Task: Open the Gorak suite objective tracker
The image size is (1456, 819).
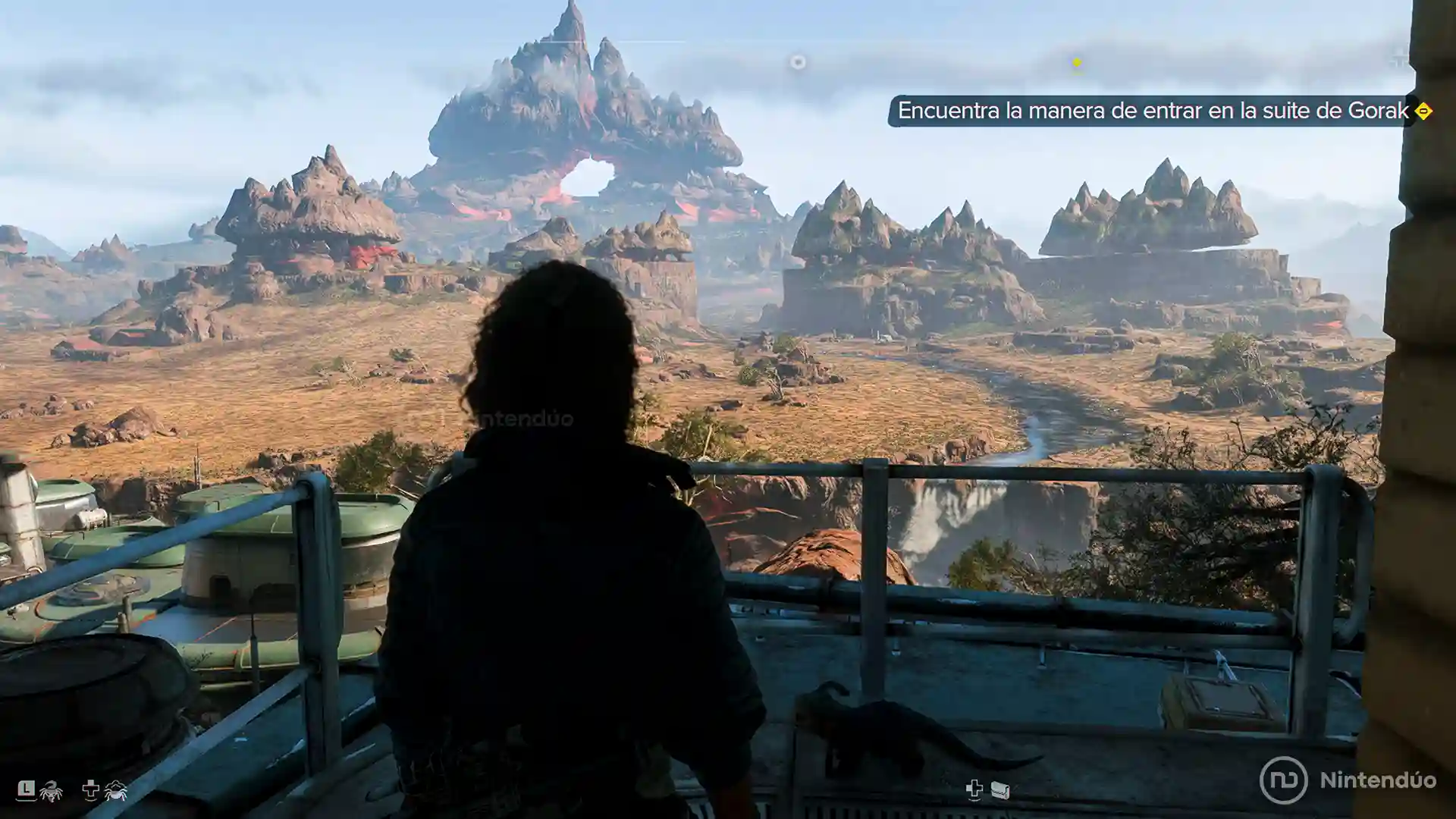Action: pos(1152,111)
